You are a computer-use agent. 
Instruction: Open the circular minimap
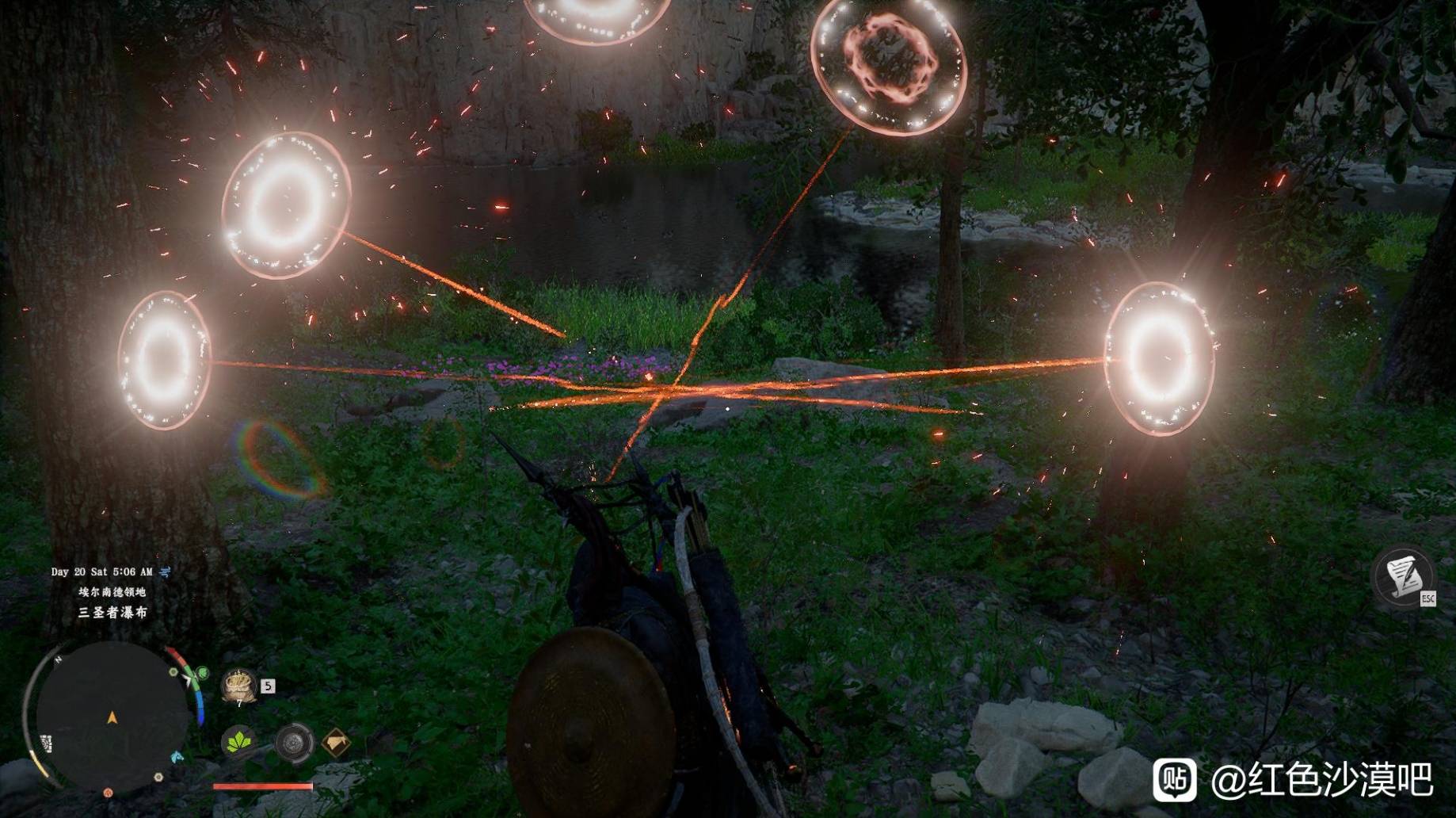click(x=111, y=717)
